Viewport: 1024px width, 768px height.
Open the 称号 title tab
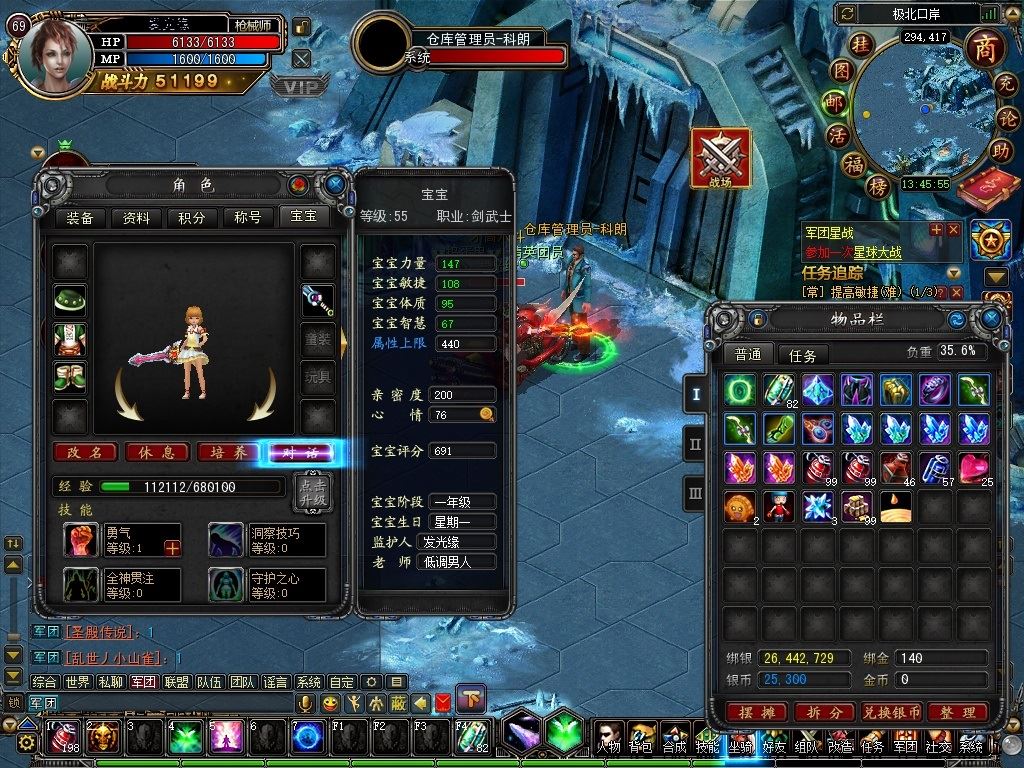point(247,218)
